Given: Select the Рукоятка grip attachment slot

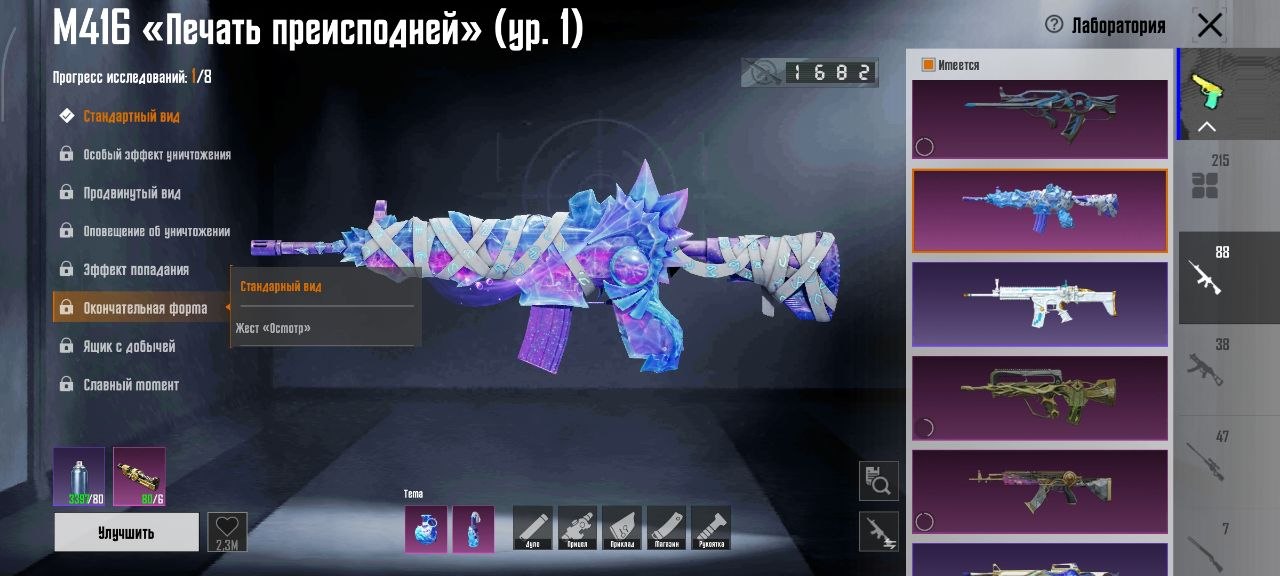Looking at the screenshot, I should click(x=710, y=527).
